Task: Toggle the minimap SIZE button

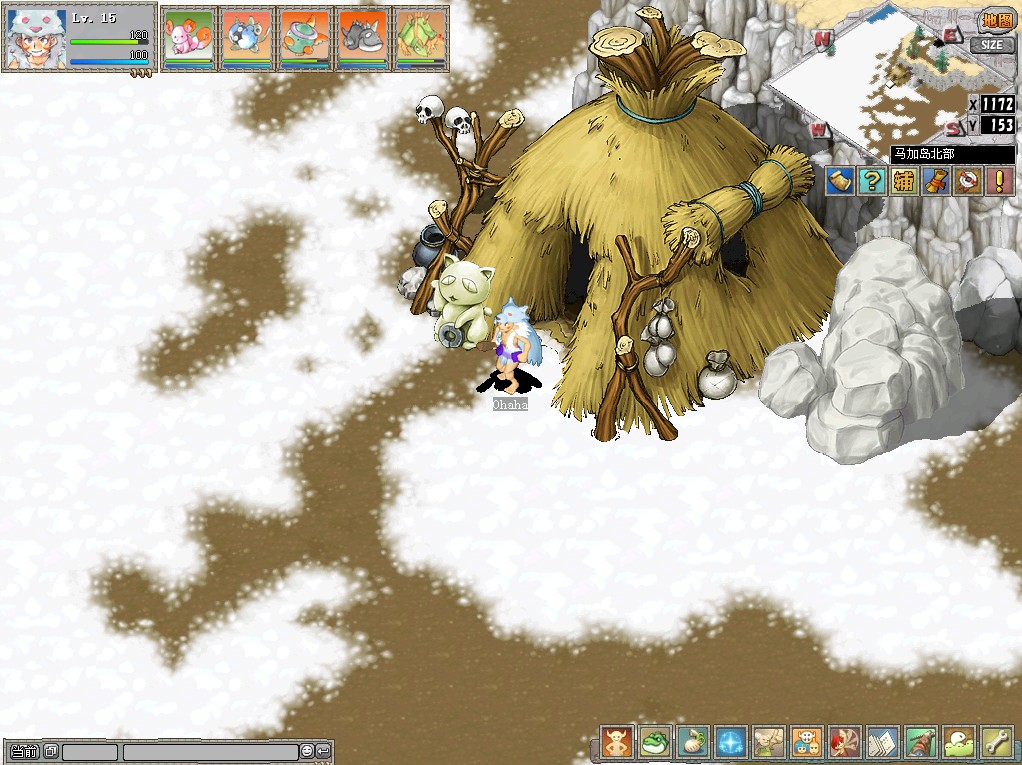Action: tap(991, 45)
